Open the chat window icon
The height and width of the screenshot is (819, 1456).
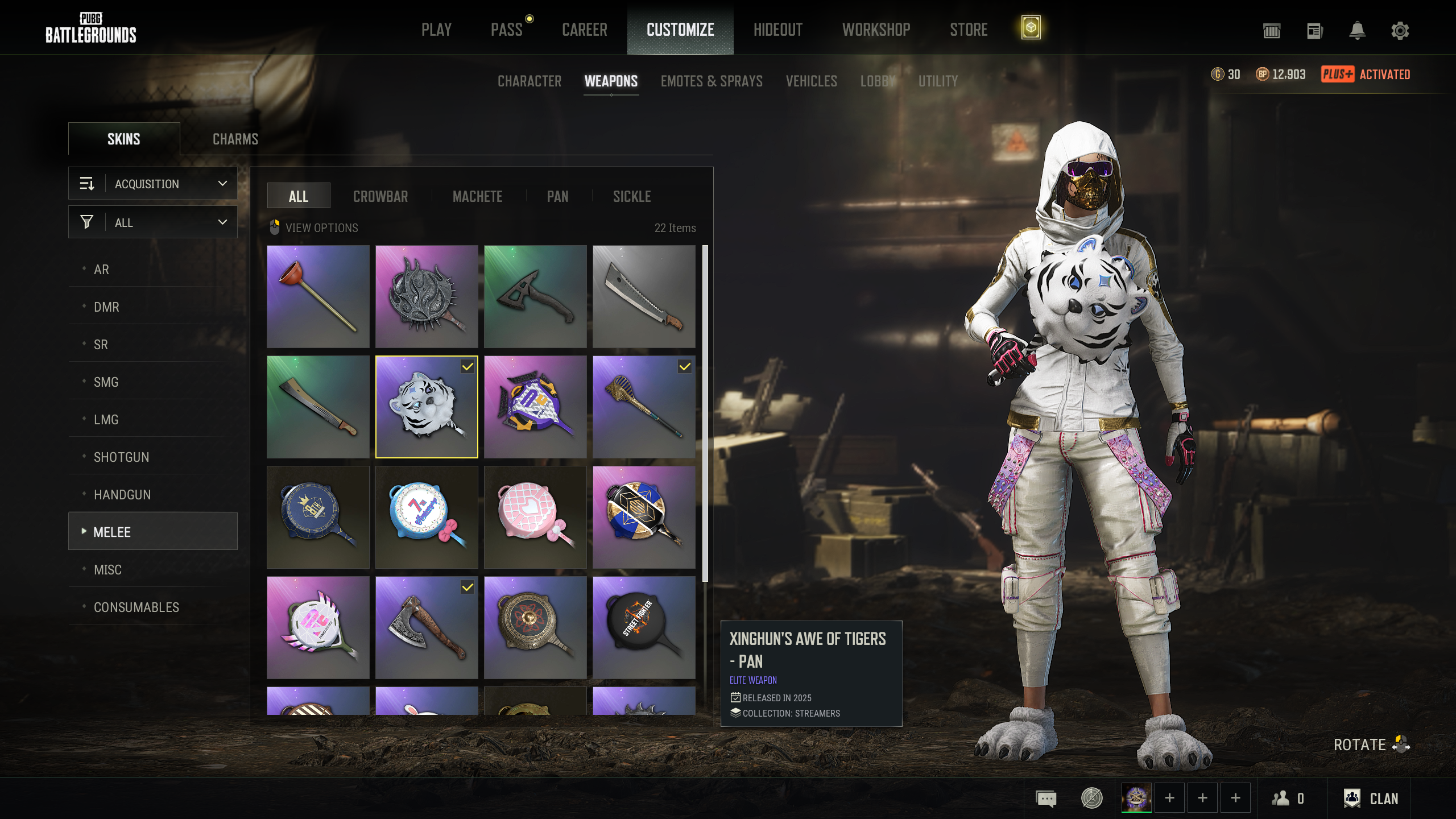click(x=1046, y=799)
